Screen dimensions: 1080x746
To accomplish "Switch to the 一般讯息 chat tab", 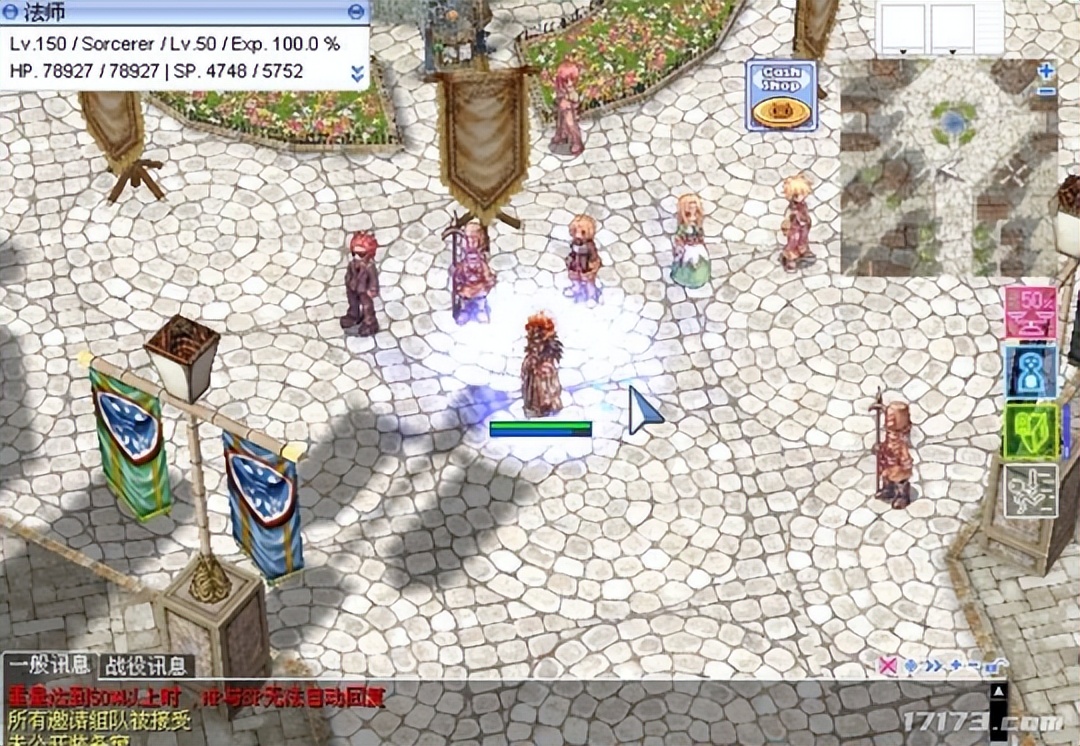I will (49, 666).
